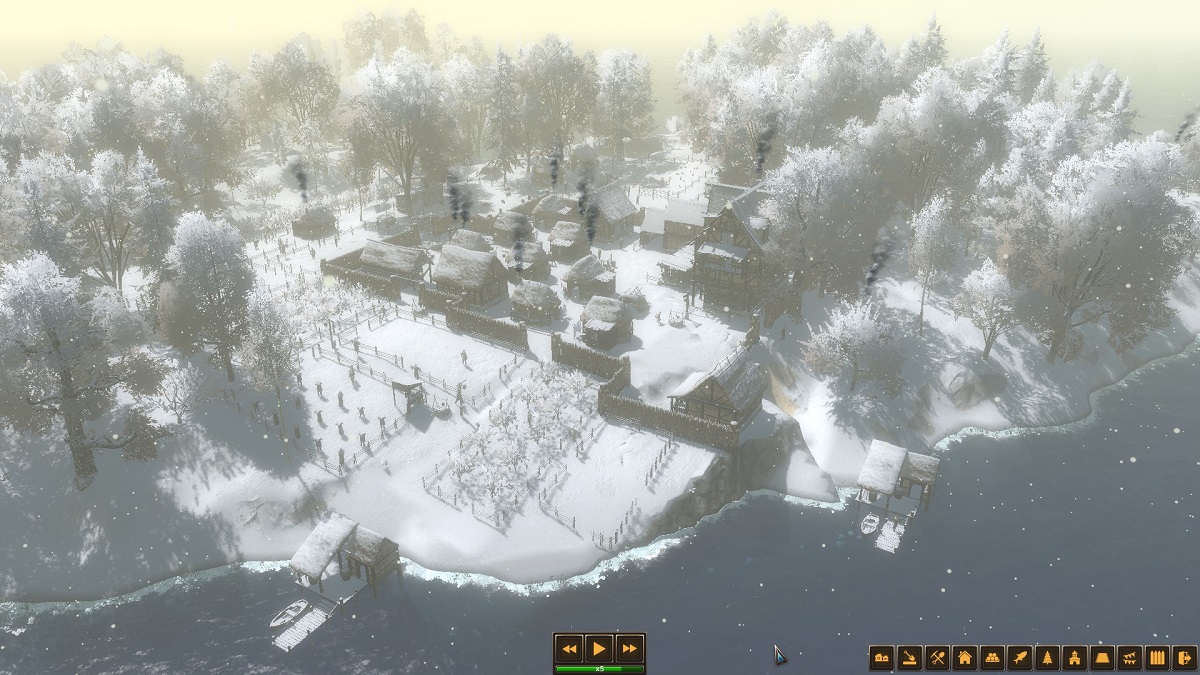The image size is (1200, 675).
Task: Open the church building category
Action: click(1075, 657)
